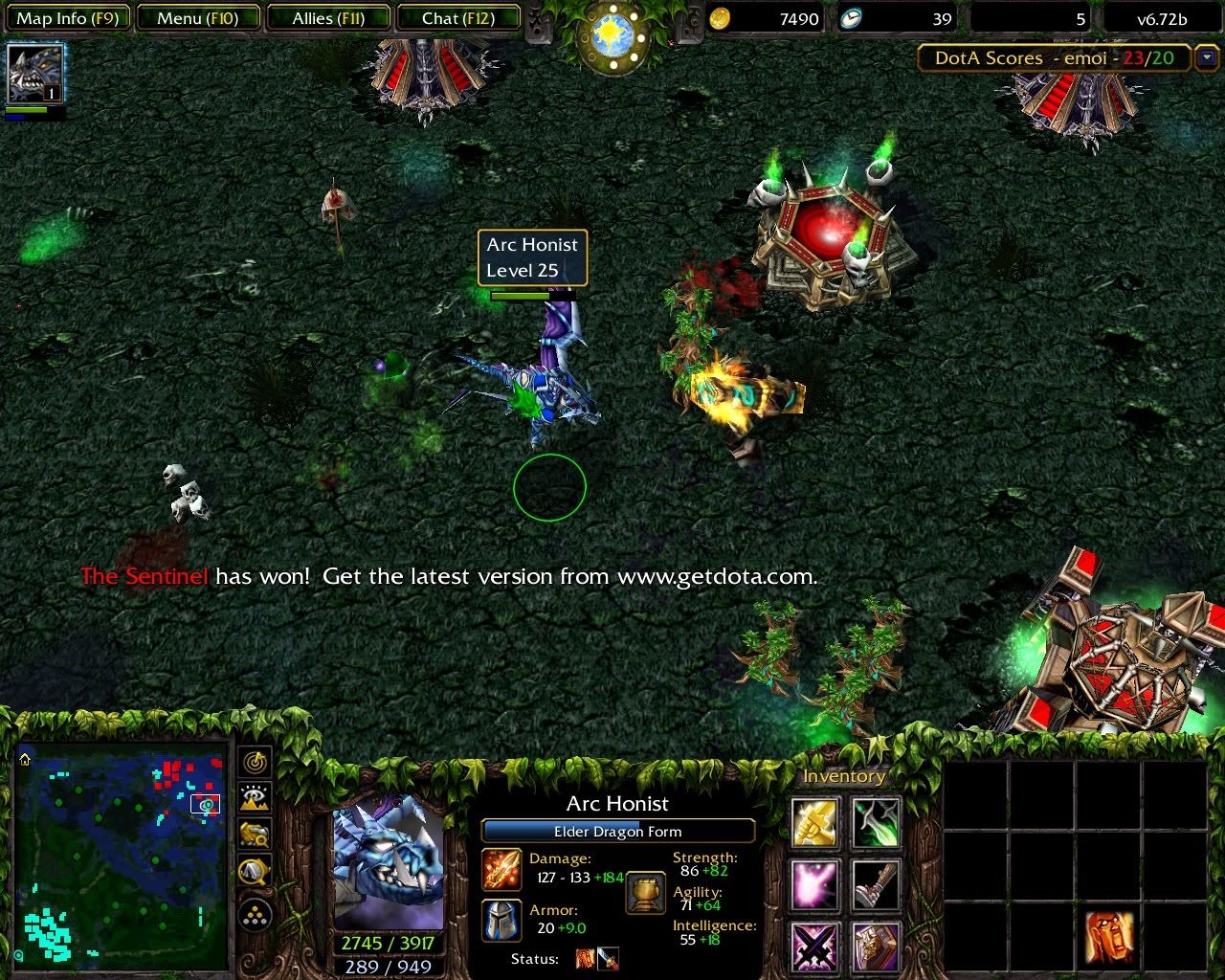Viewport: 1225px width, 980px height.
Task: Click the dragon hero portrait
Action: [x=388, y=863]
